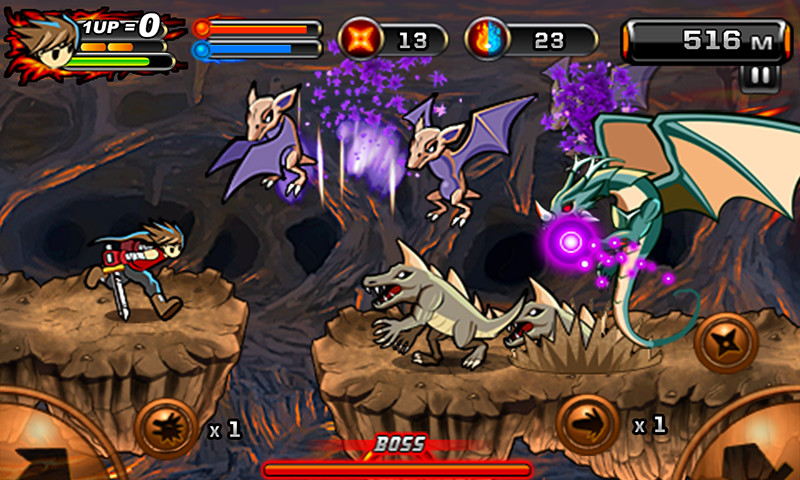Pause the game
This screenshot has width=800, height=480.
[x=757, y=77]
